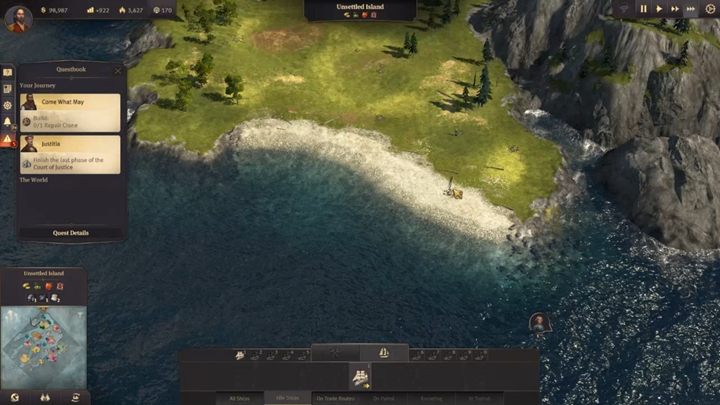Switch to the Idle Ships tab
Viewport: 720px width, 405px height.
point(287,398)
